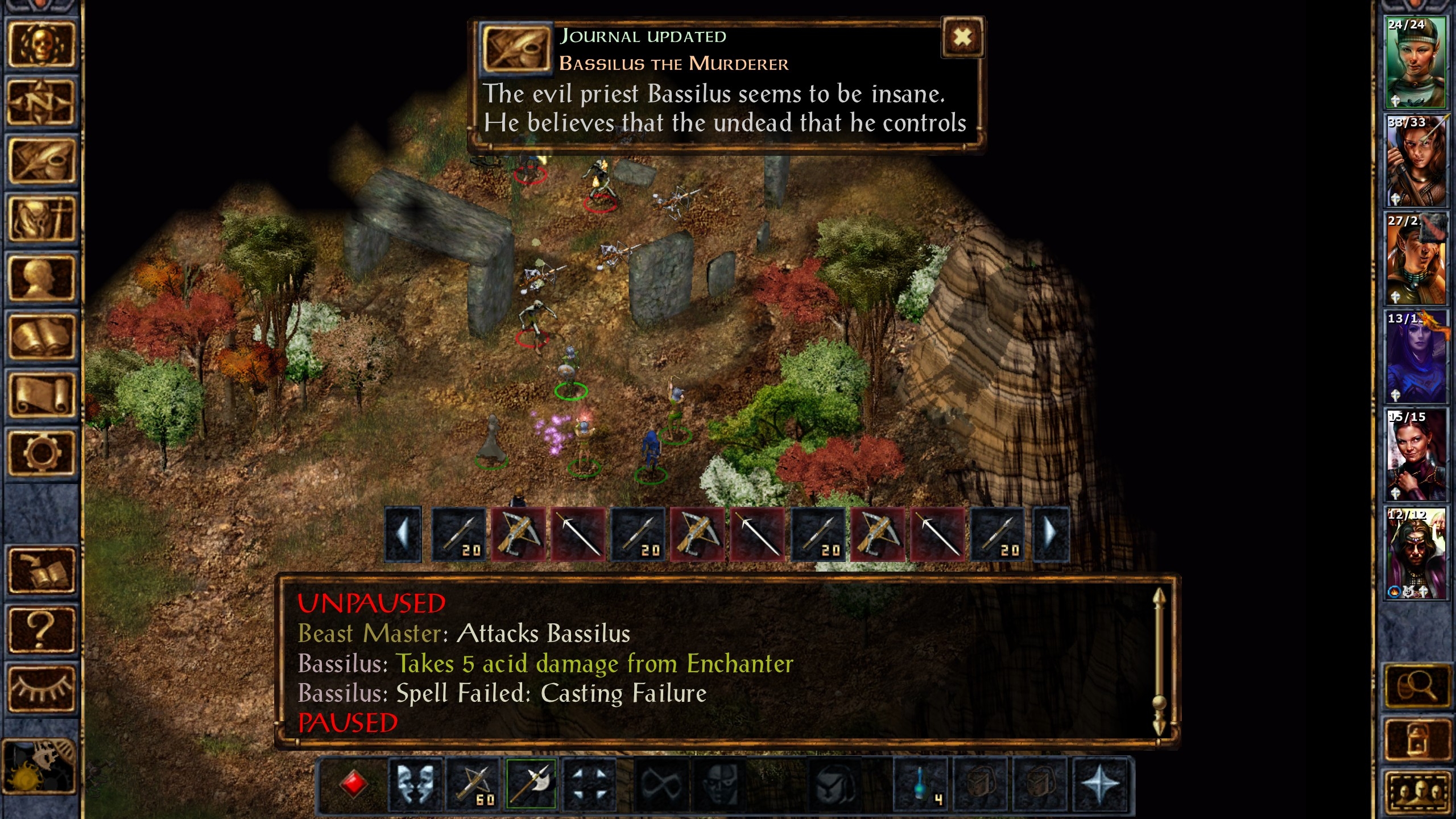The width and height of the screenshot is (1456, 819).
Task: Click the magnifying glass zoom button
Action: tap(1416, 687)
